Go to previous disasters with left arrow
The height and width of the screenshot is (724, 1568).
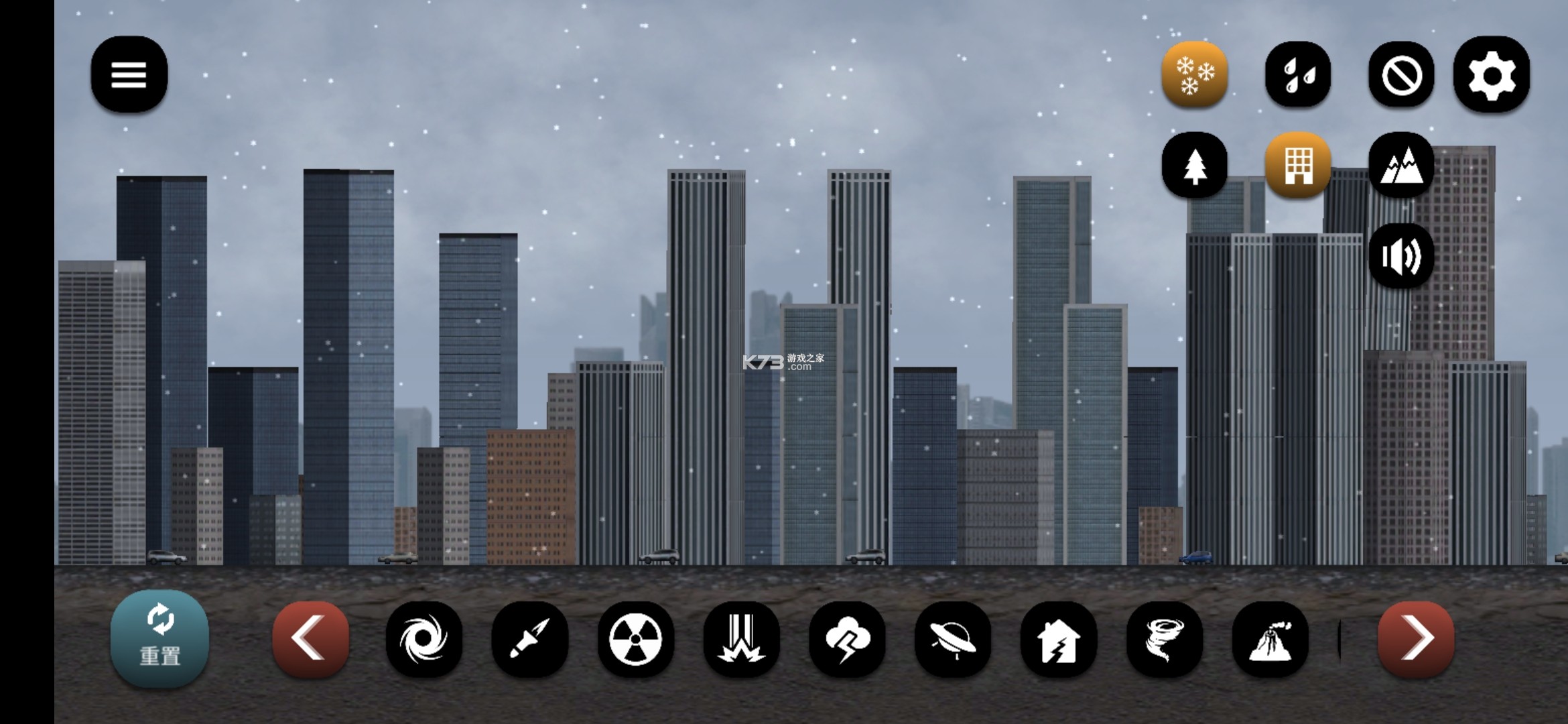pos(310,639)
